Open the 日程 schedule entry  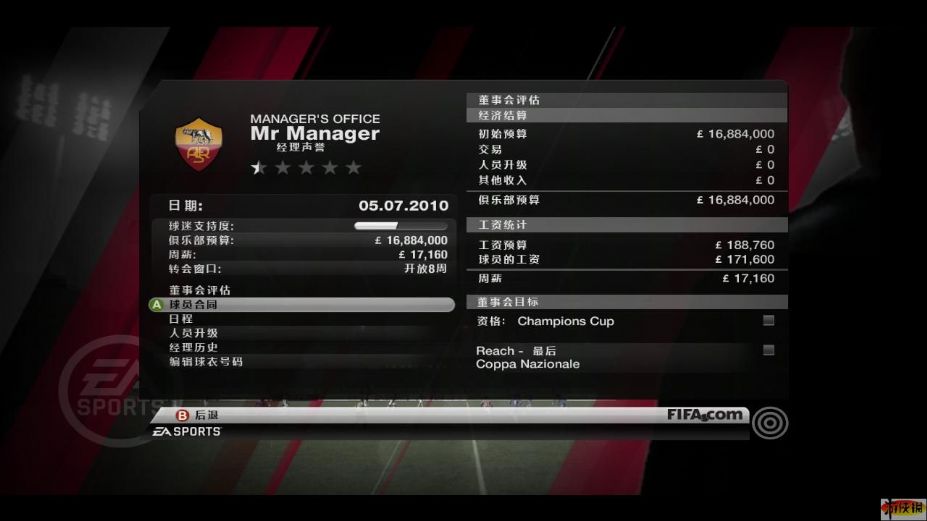tap(181, 318)
